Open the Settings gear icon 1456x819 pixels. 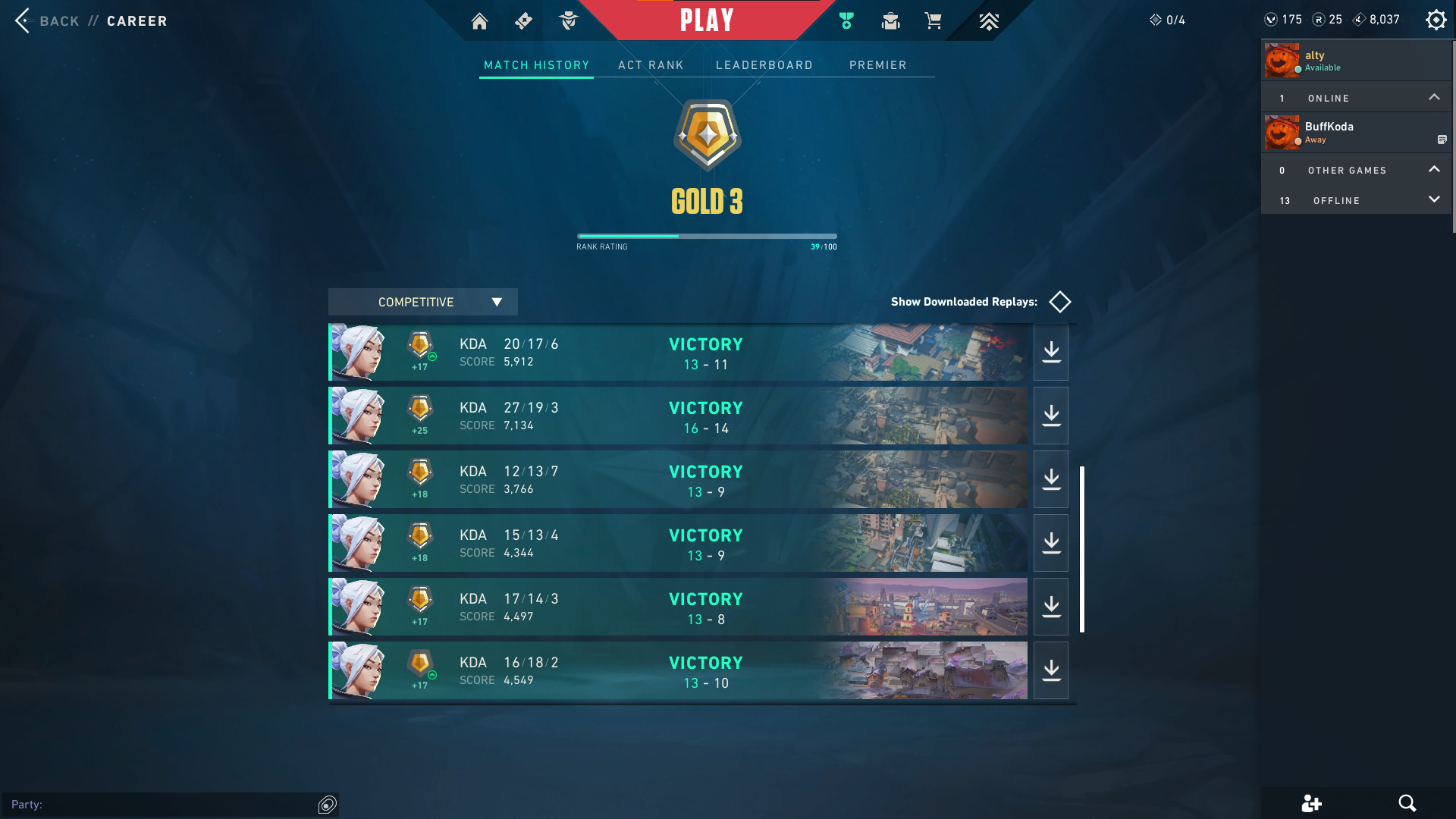click(1436, 20)
